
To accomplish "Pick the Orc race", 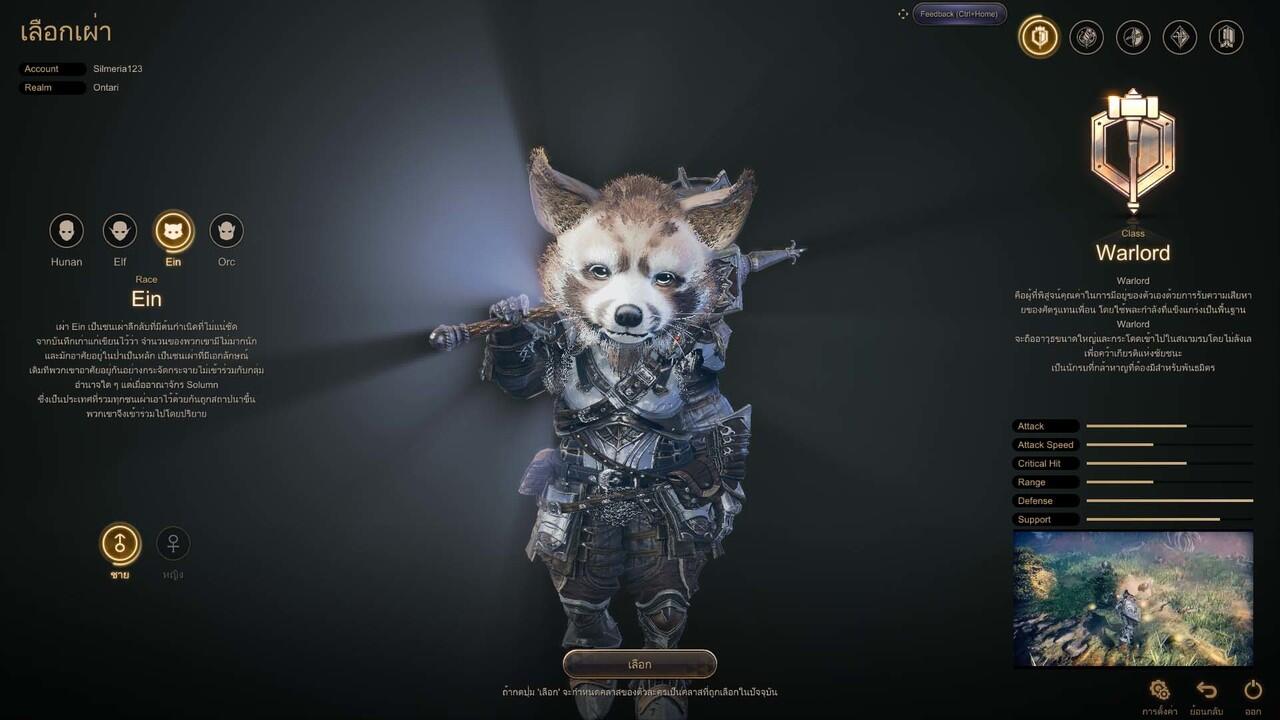I will pos(227,231).
